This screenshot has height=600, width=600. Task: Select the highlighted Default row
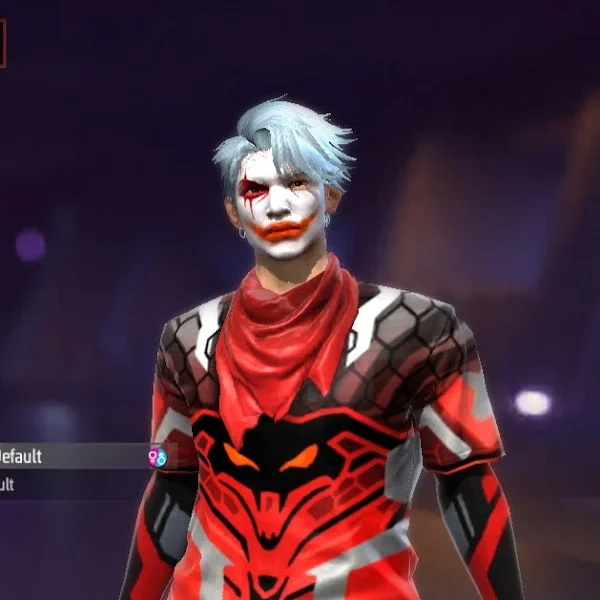tap(70, 457)
